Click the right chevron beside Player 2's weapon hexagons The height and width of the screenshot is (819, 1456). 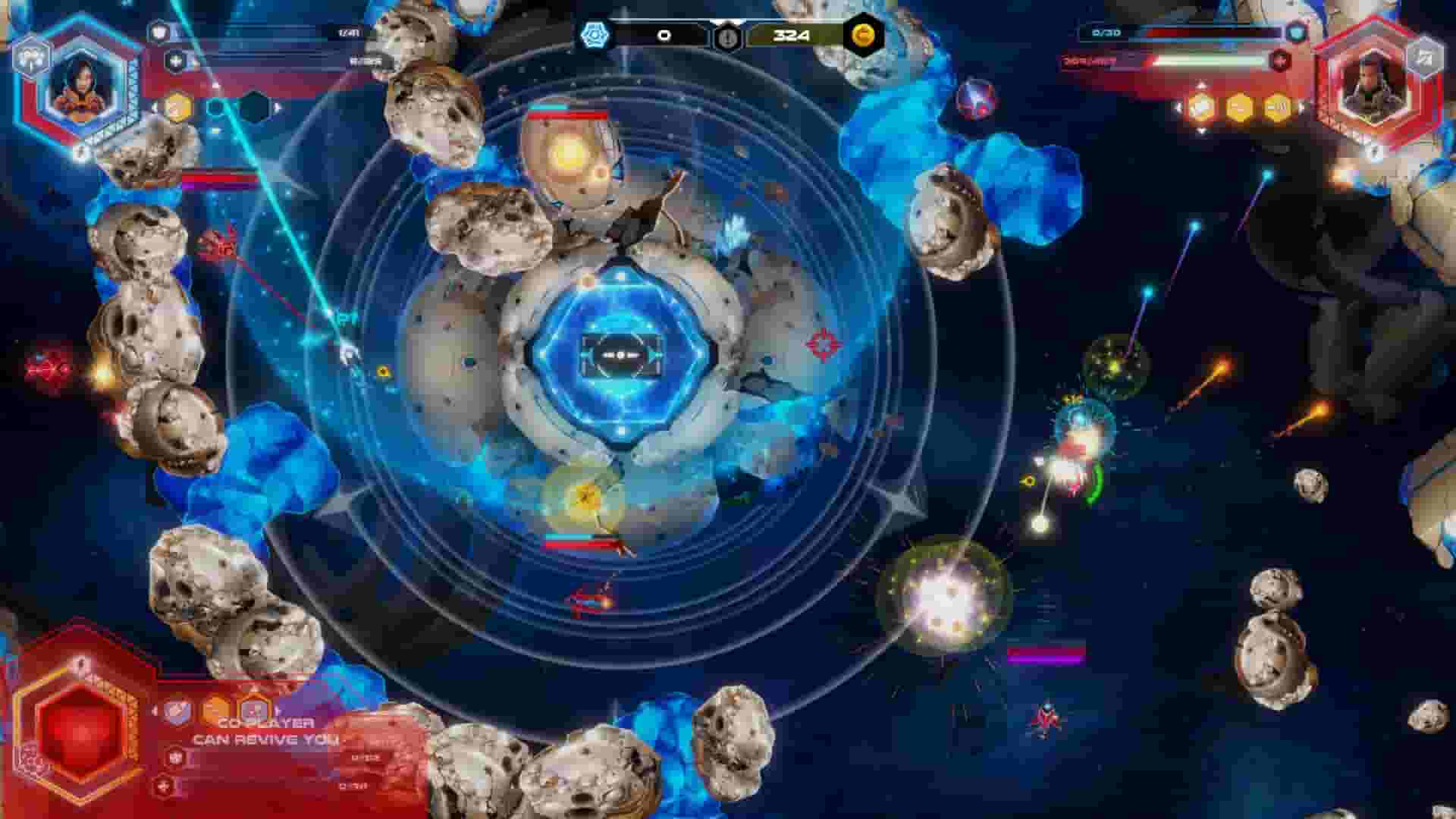[1300, 105]
